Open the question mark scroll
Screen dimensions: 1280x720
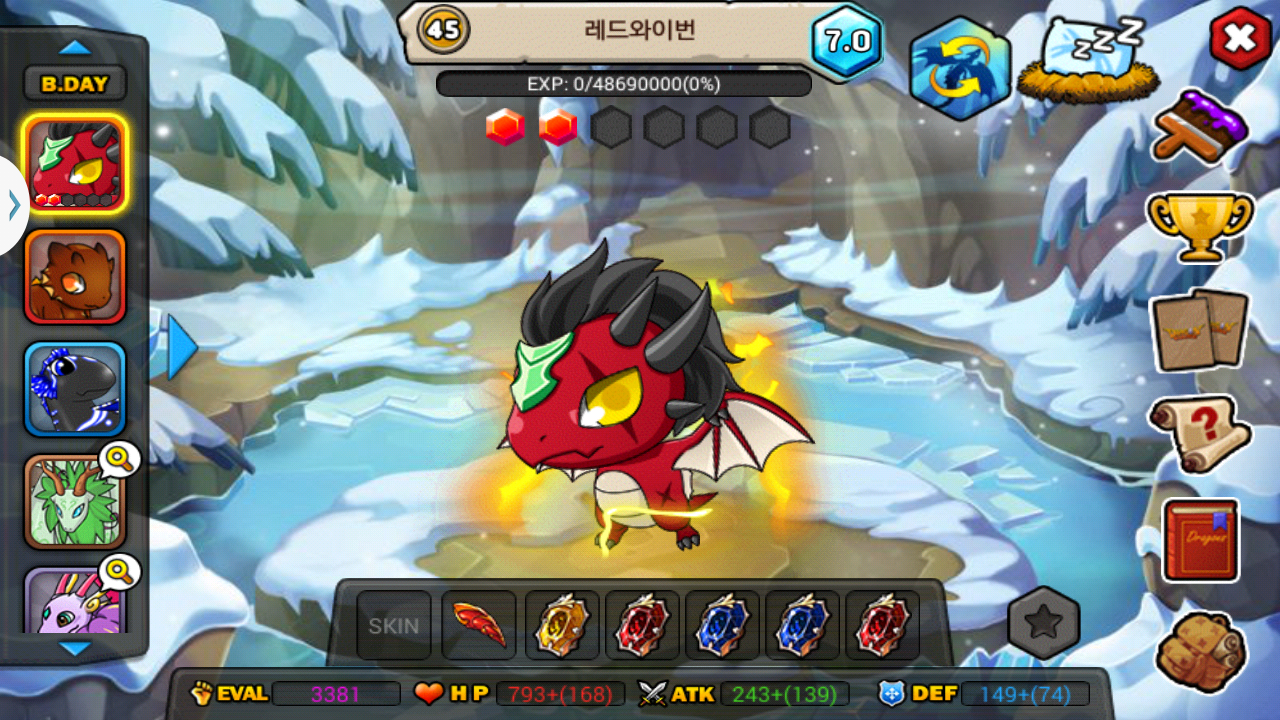1200,433
